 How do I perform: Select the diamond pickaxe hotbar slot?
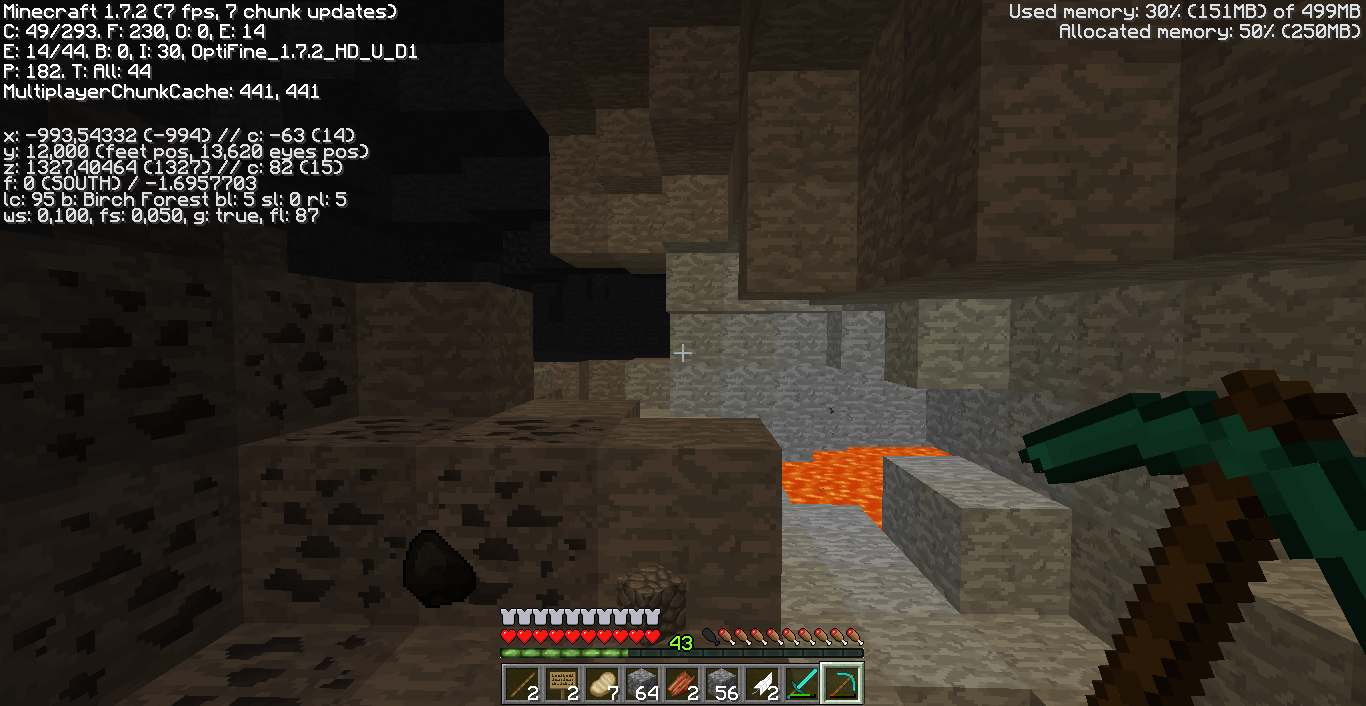pos(842,683)
